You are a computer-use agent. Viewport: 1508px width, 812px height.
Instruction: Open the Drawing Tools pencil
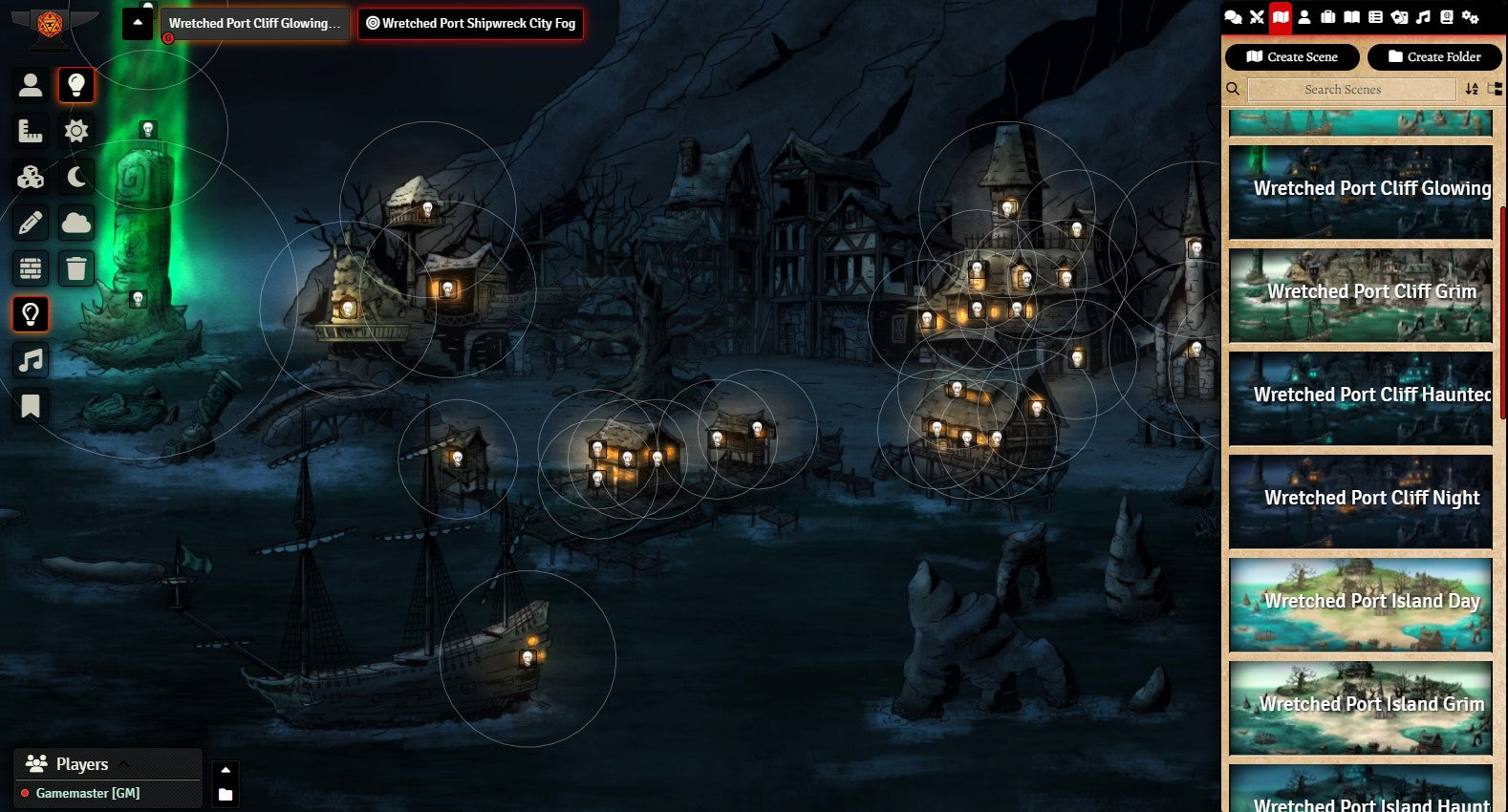(x=31, y=223)
